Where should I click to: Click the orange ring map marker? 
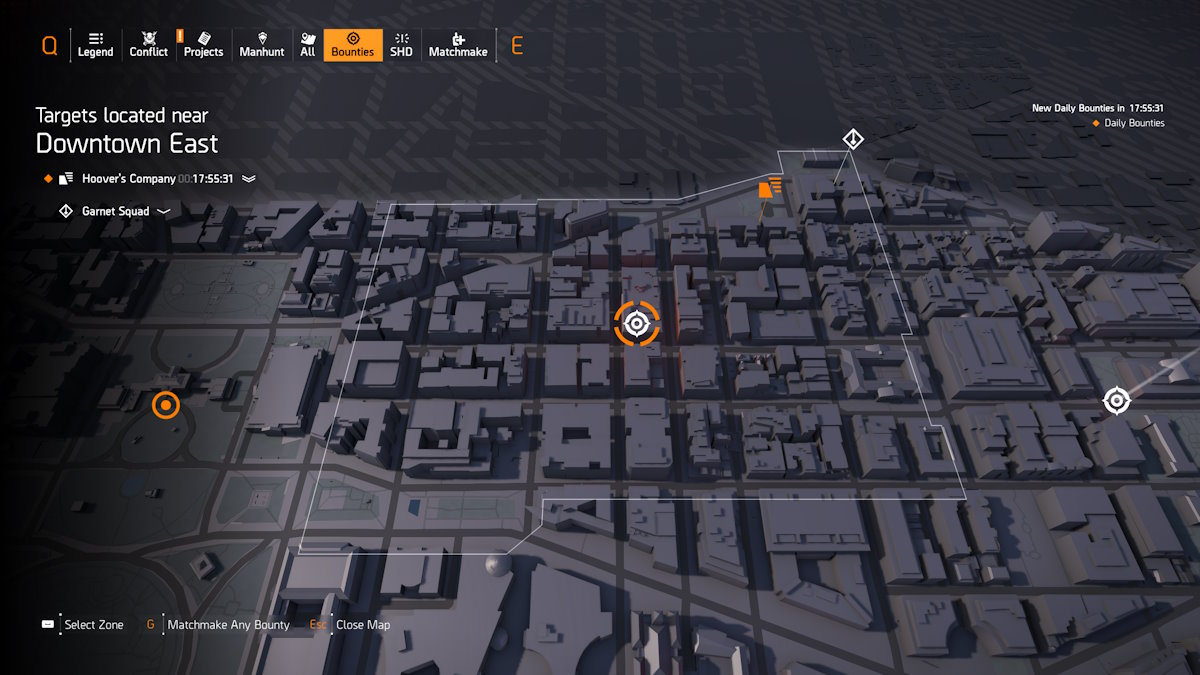[x=166, y=405]
